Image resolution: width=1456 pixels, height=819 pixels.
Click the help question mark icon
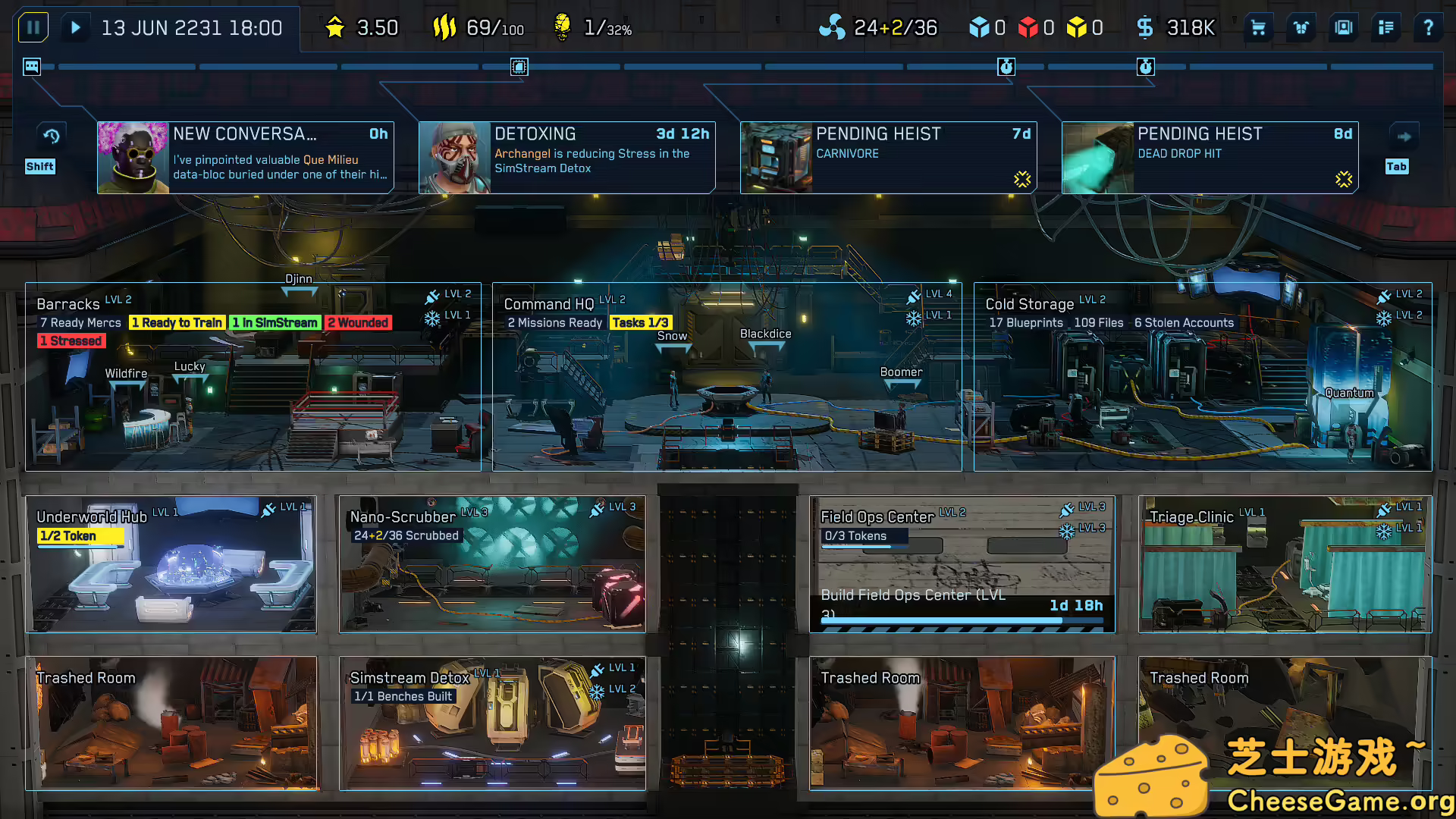pyautogui.click(x=1428, y=27)
